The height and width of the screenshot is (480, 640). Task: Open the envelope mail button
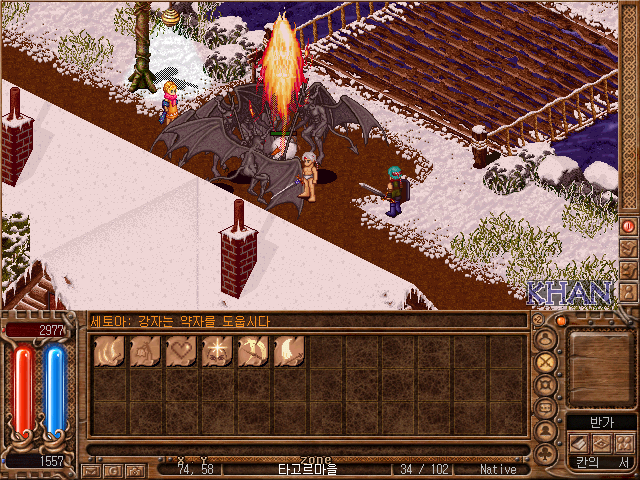(x=90, y=469)
